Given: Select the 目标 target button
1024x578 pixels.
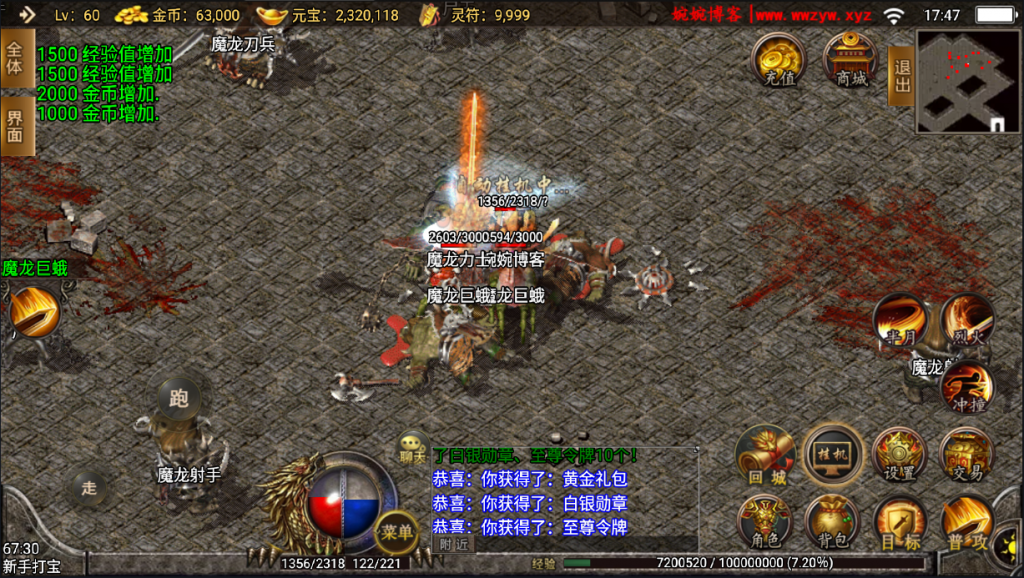Looking at the screenshot, I should point(900,523).
